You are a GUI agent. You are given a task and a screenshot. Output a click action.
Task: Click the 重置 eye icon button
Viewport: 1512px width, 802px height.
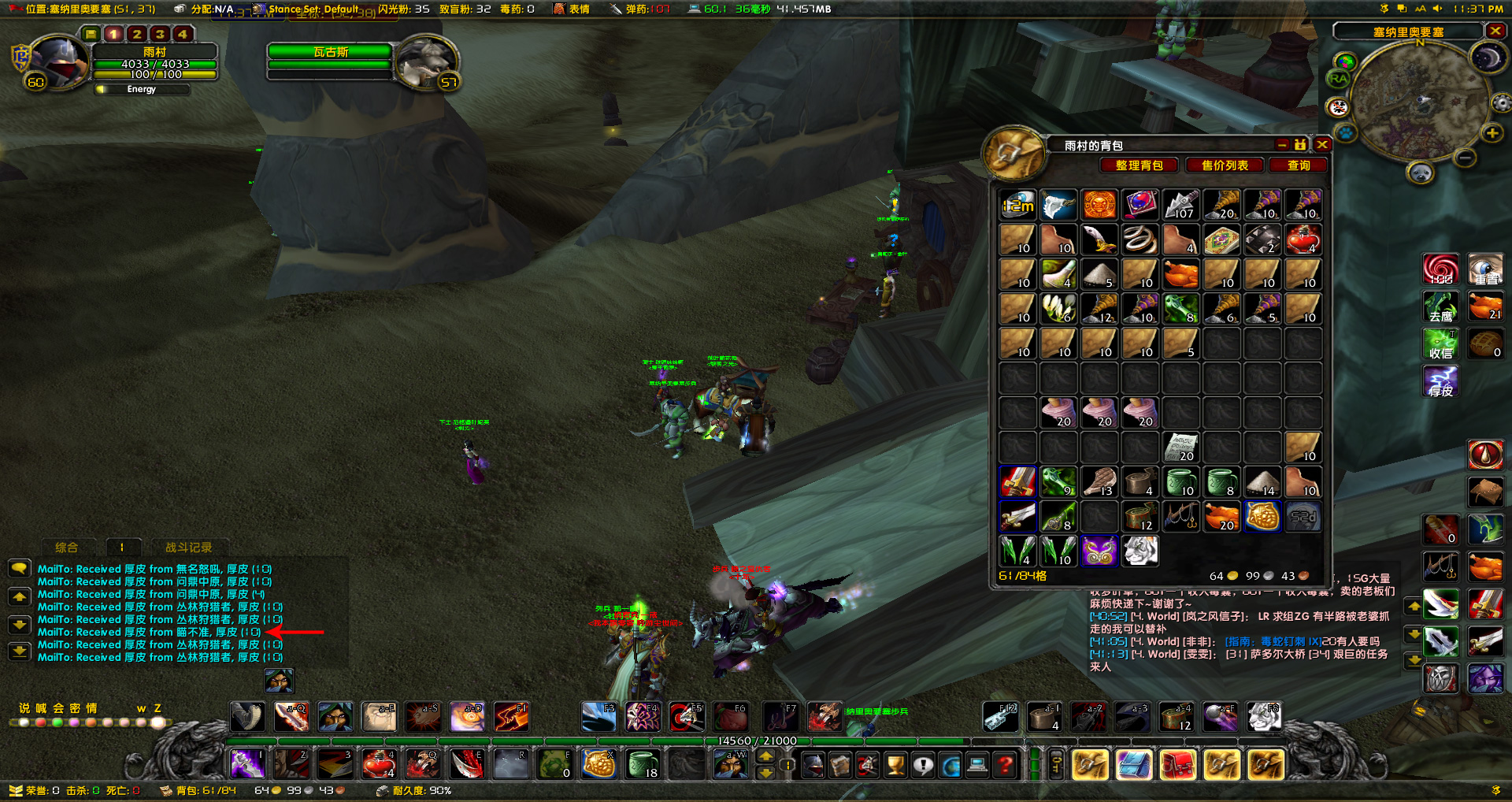tap(1486, 268)
